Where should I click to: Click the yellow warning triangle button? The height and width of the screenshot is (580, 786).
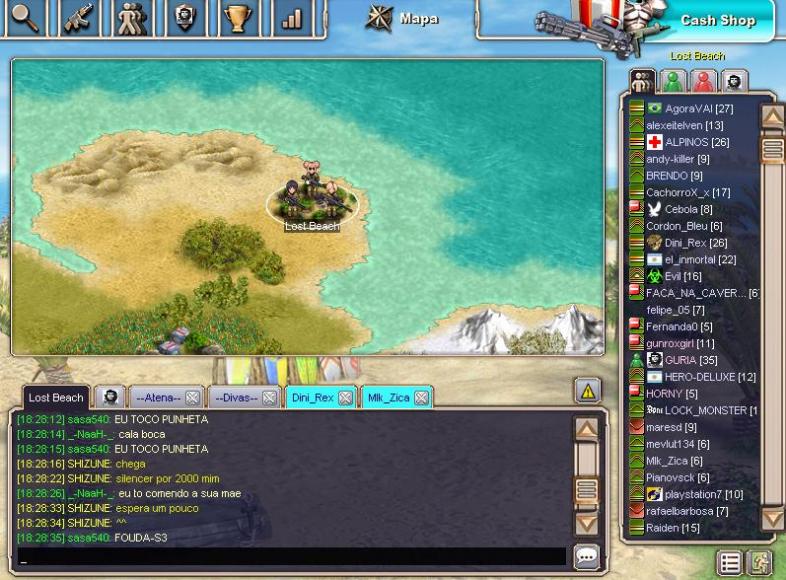click(x=587, y=391)
